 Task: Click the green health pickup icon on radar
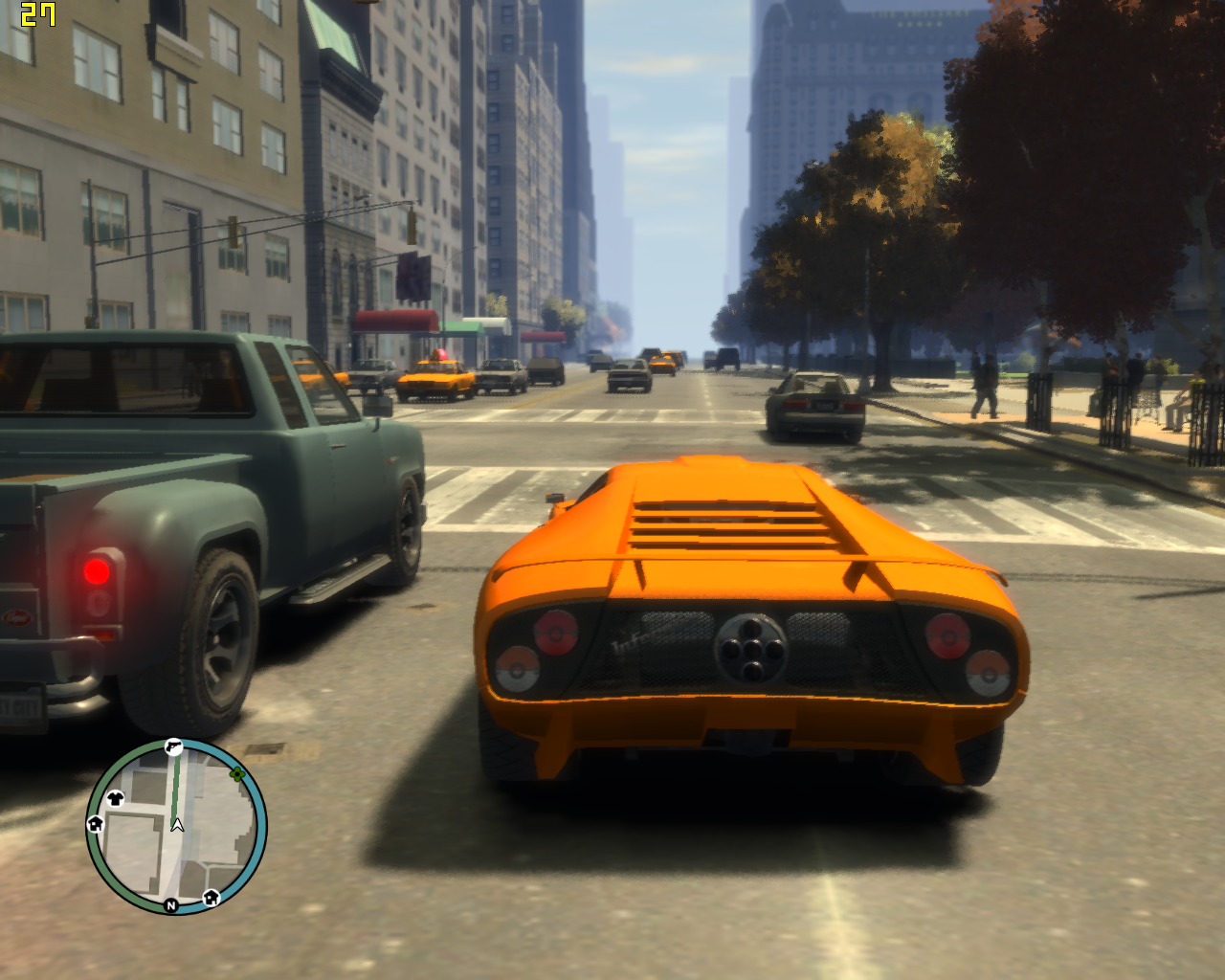pyautogui.click(x=237, y=774)
